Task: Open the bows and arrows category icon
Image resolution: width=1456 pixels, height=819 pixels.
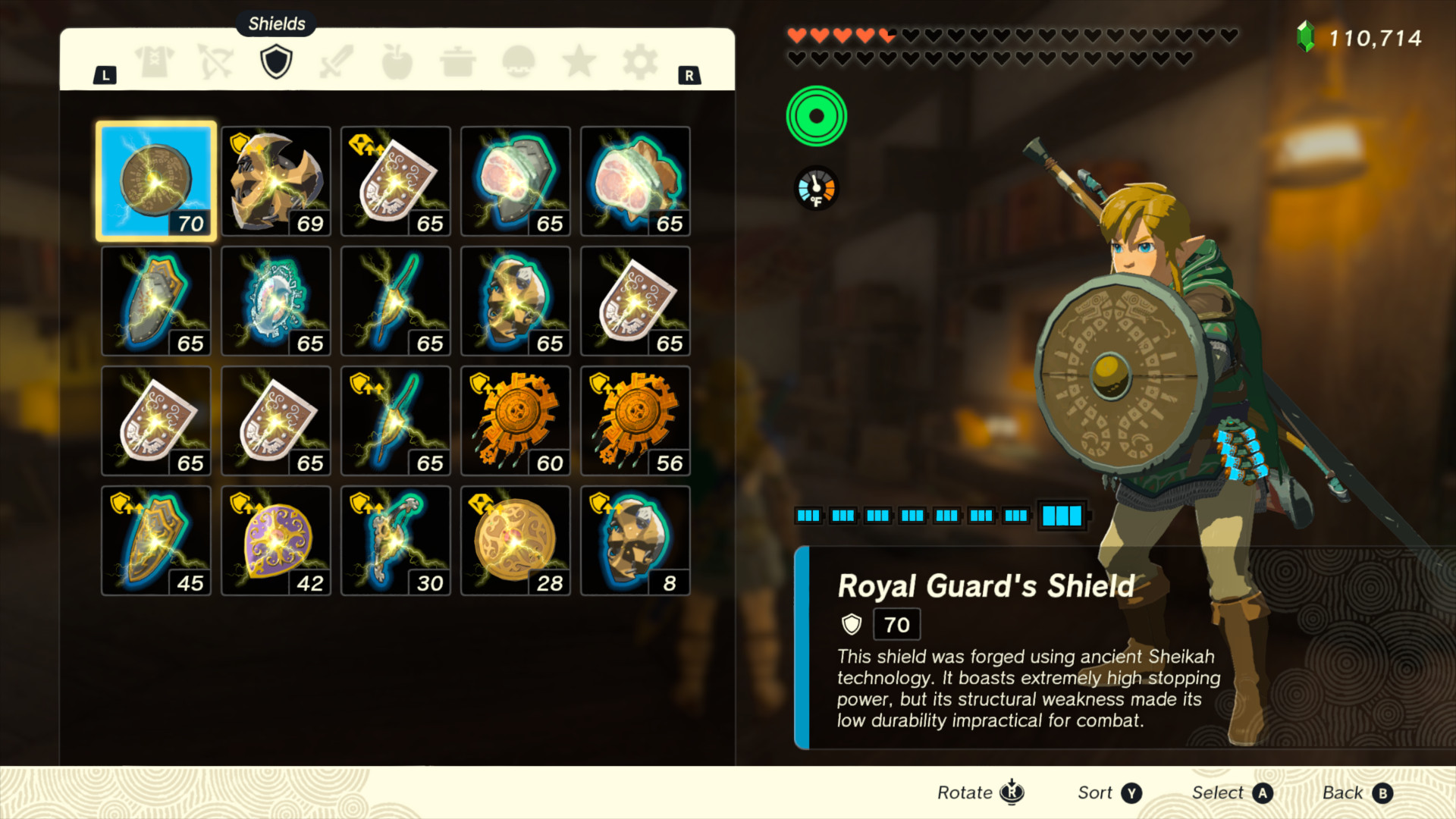Action: pos(215,61)
